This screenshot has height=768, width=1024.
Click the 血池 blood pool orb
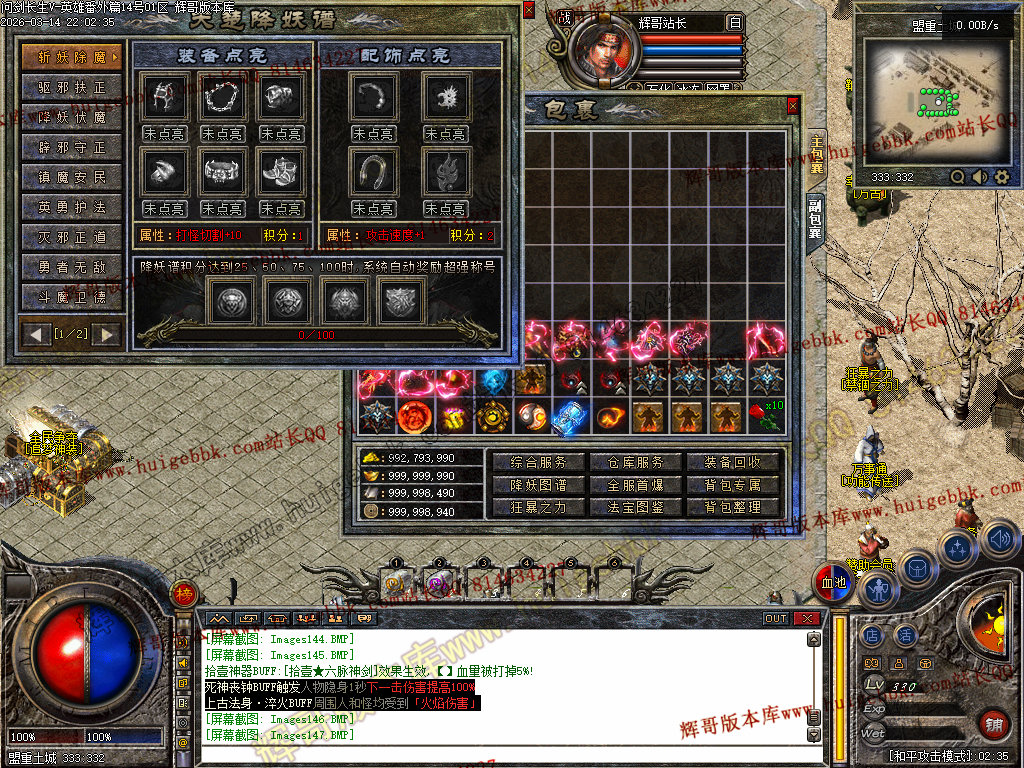[833, 583]
